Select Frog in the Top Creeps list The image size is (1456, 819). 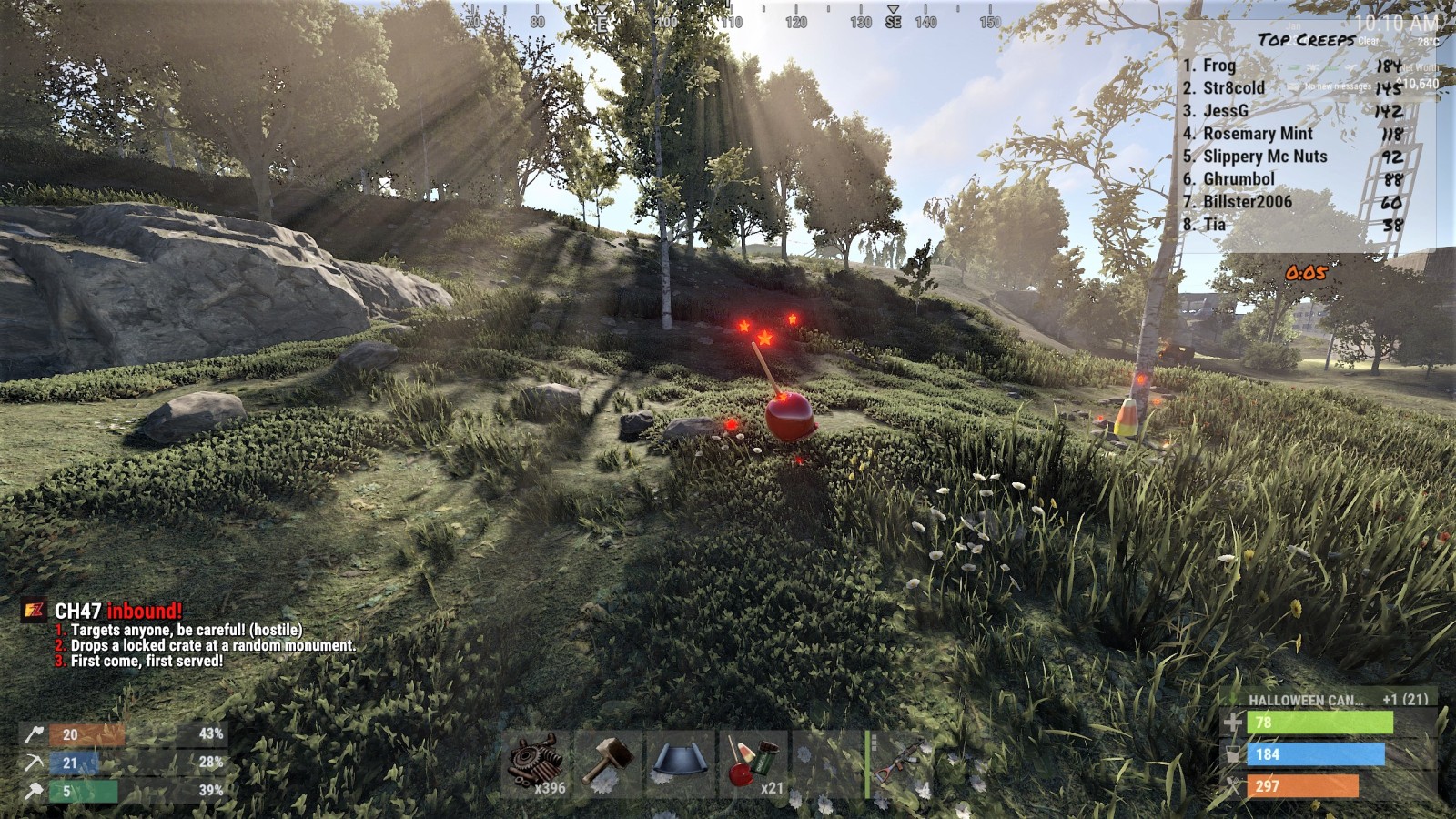click(1219, 66)
